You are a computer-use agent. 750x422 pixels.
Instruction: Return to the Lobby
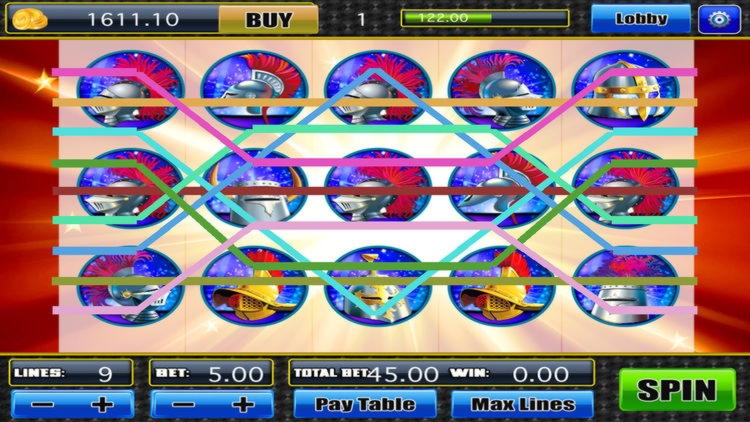tap(641, 18)
